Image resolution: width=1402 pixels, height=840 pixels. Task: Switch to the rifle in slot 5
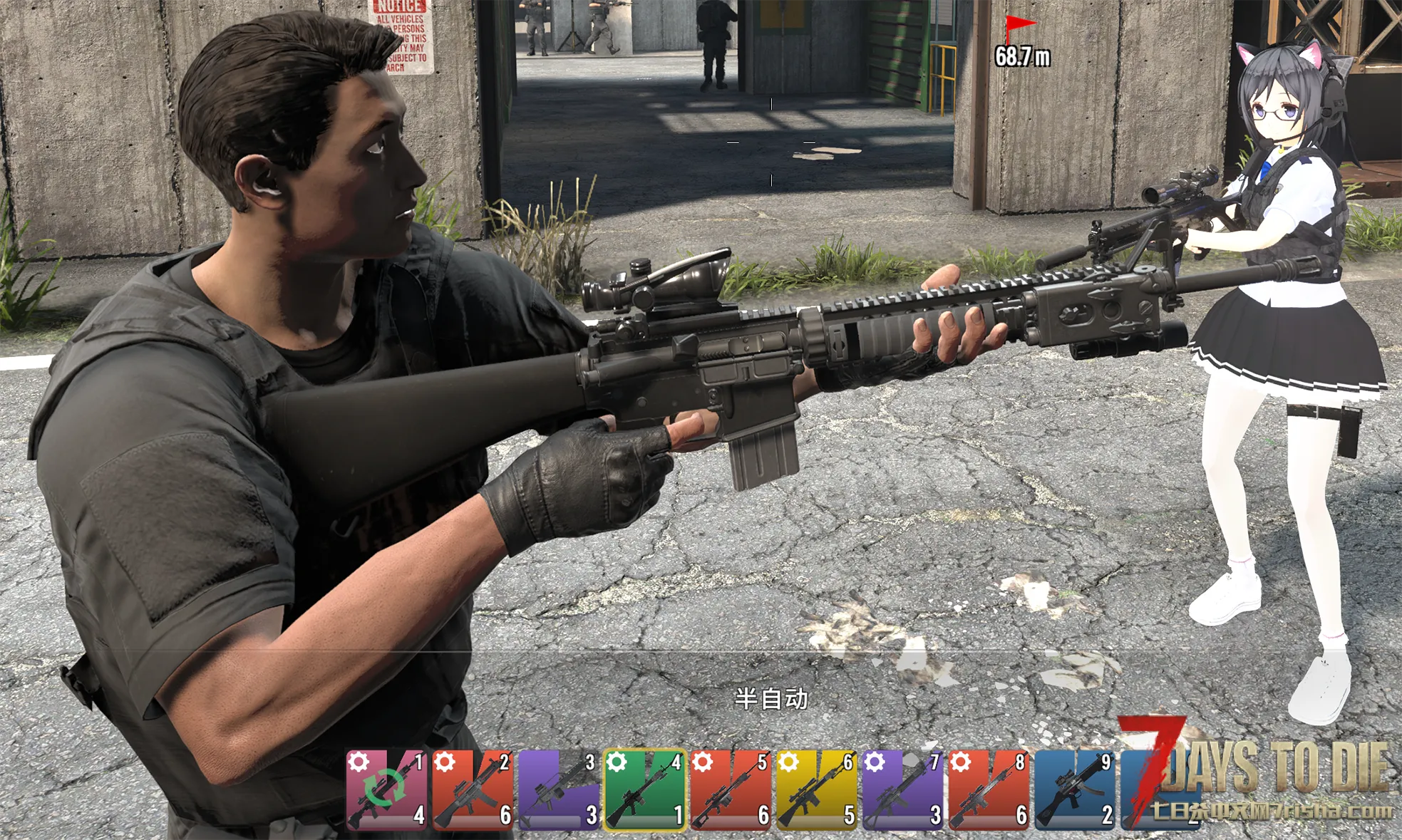coord(731,789)
